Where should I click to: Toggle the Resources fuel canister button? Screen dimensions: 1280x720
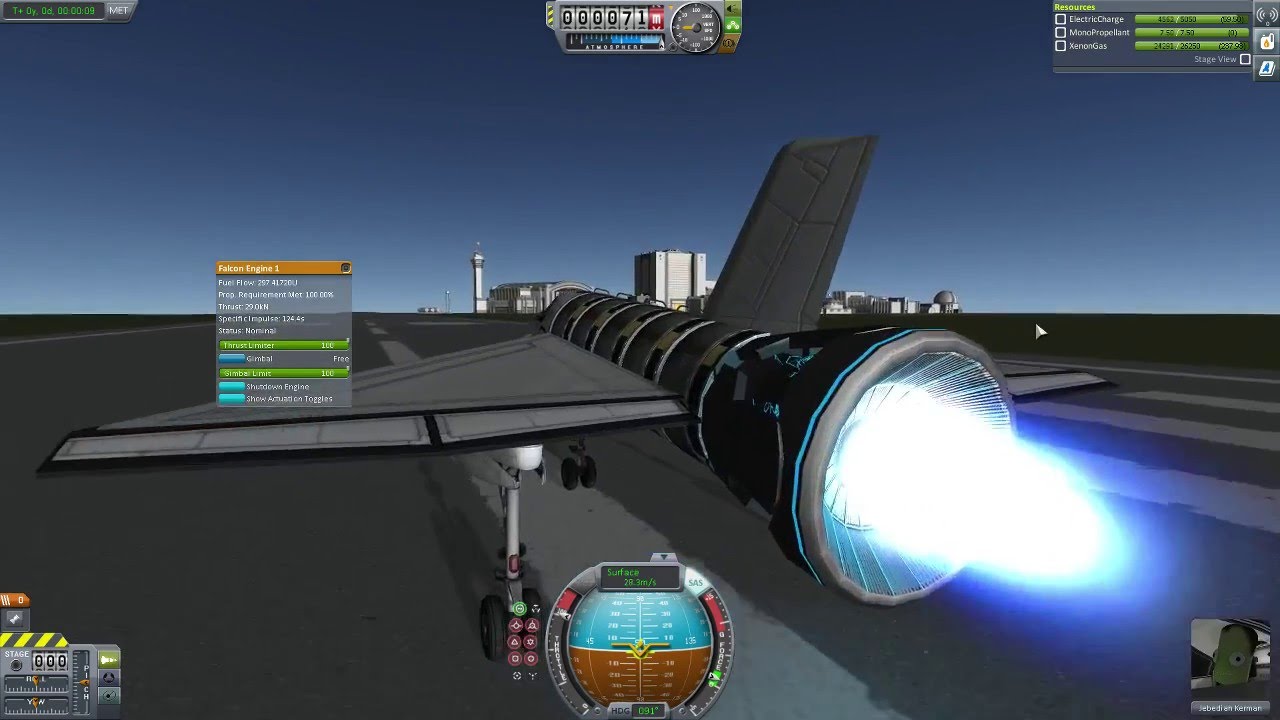tap(1265, 42)
